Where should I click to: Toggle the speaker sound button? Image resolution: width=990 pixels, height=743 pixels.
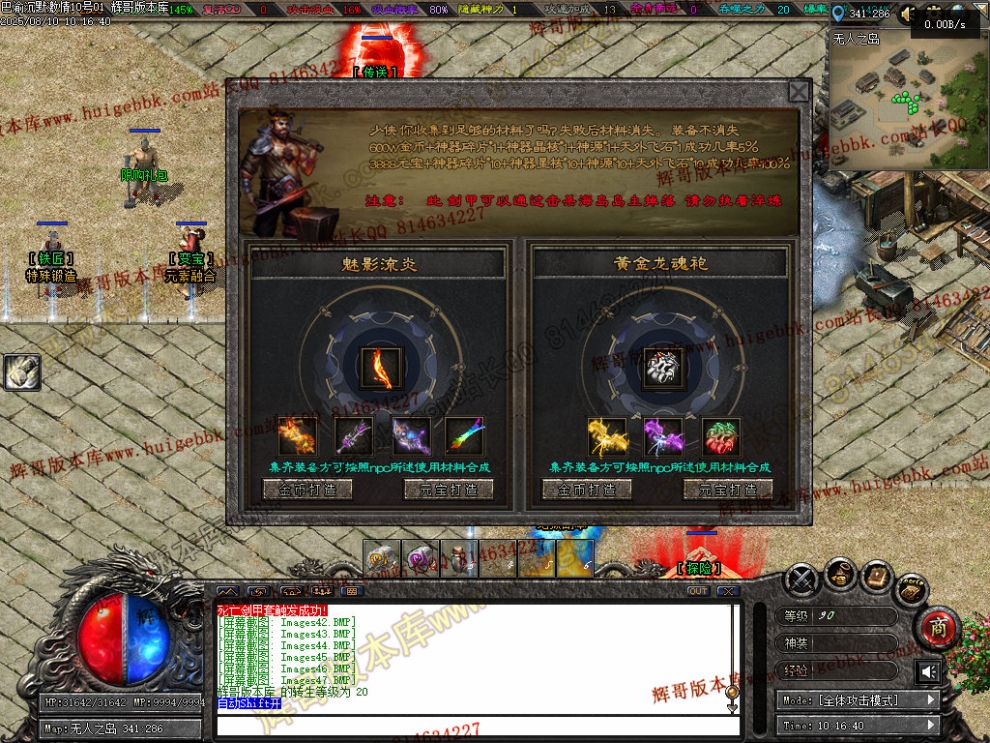[x=929, y=671]
